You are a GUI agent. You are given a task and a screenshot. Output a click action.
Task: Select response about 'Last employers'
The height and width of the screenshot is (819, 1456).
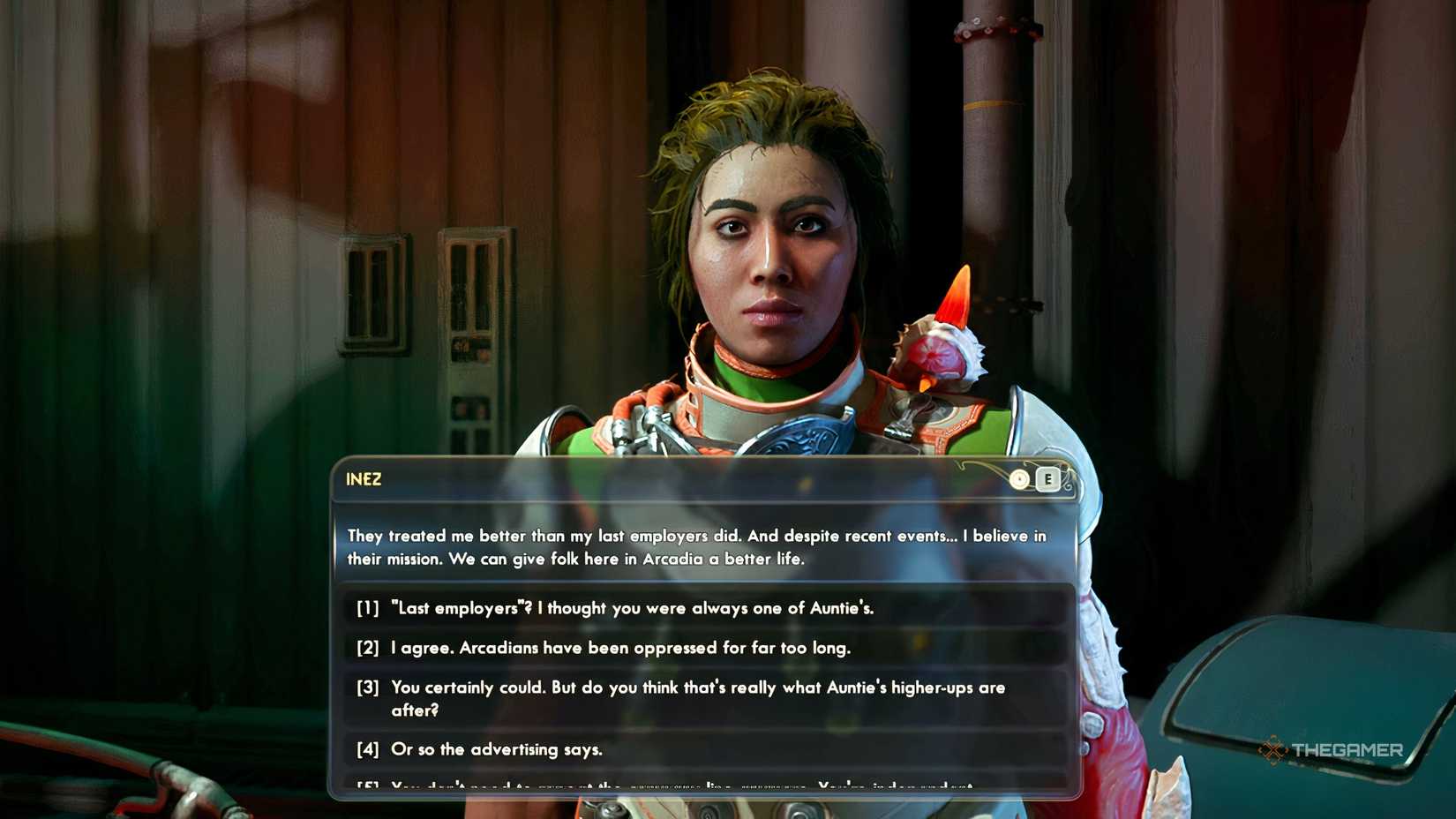click(x=632, y=608)
